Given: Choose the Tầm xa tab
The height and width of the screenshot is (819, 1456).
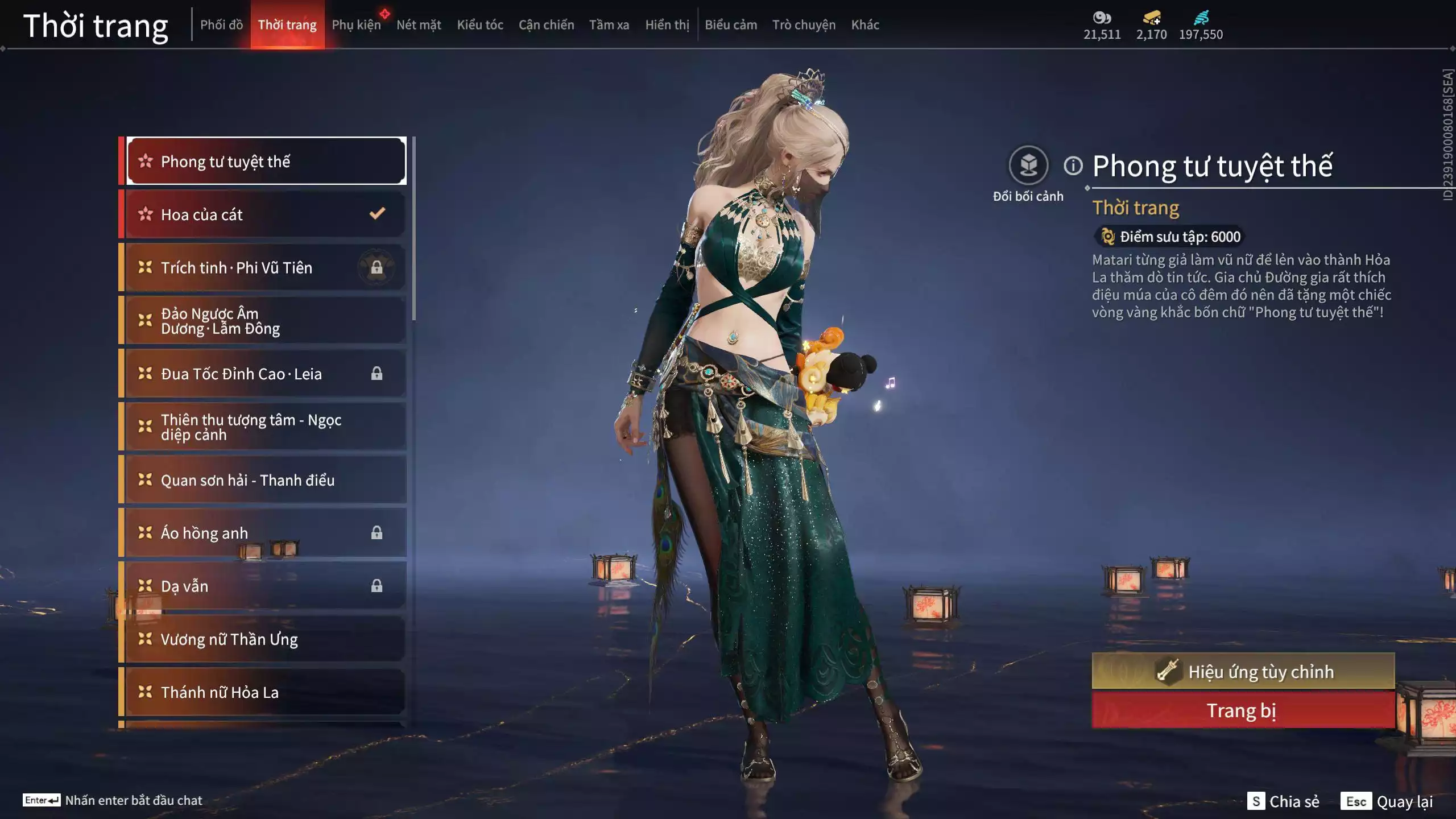Looking at the screenshot, I should coord(609,25).
